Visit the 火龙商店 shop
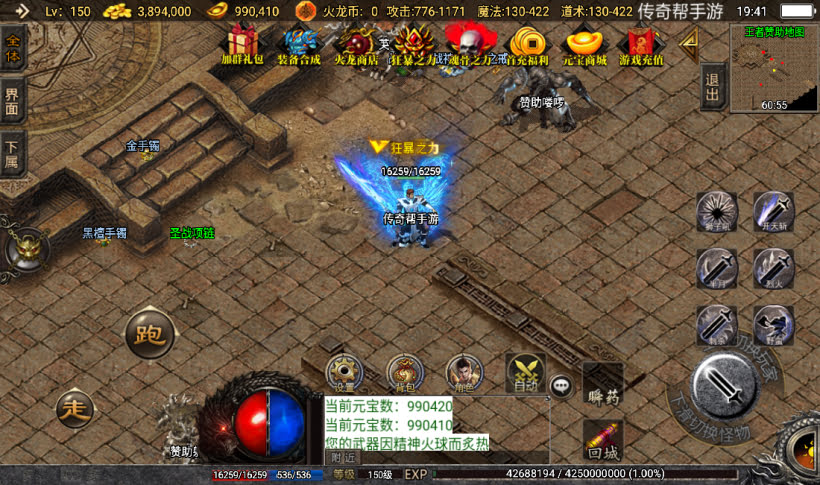 [356, 42]
